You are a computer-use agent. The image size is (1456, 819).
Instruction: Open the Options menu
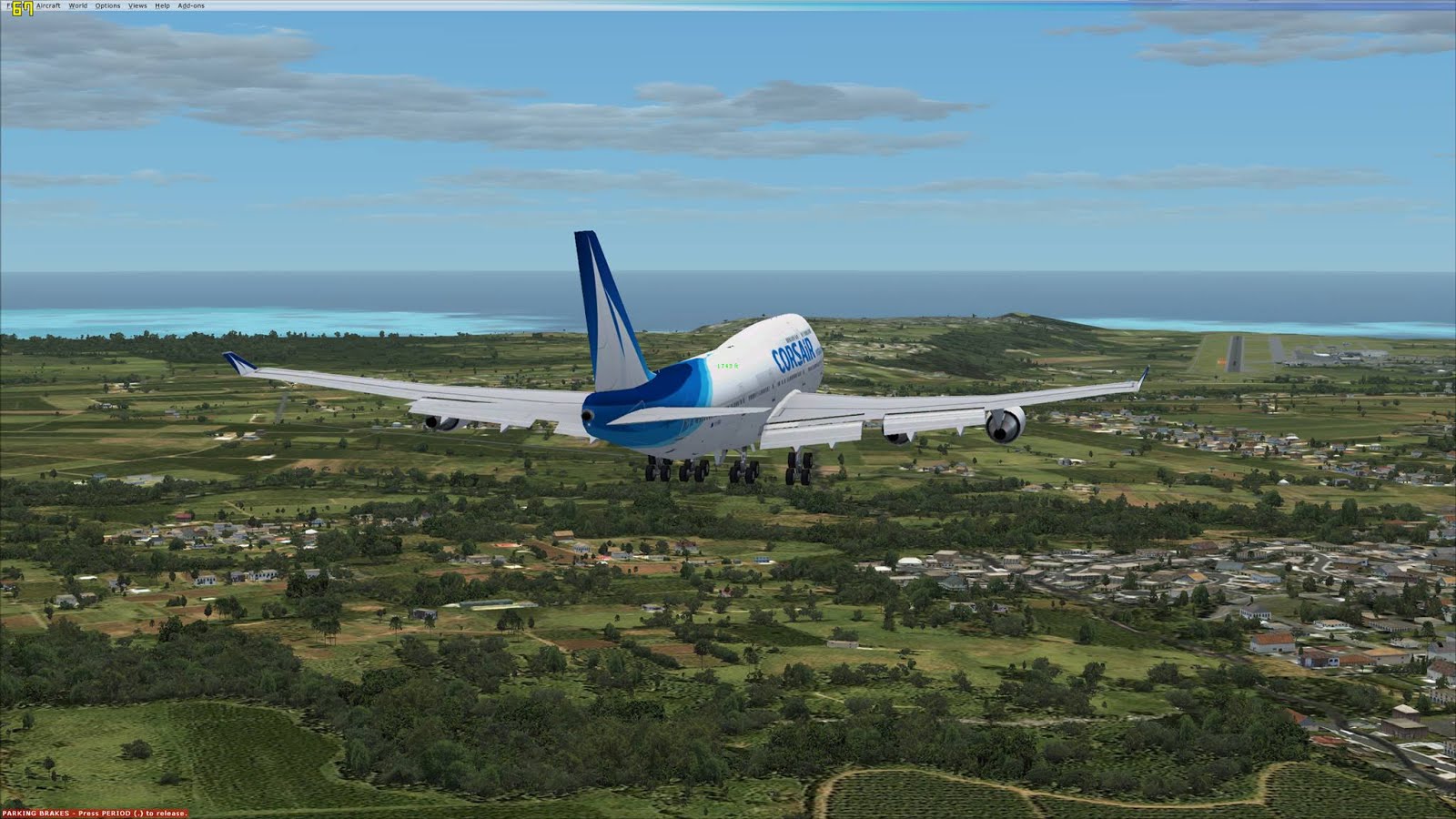click(x=107, y=5)
